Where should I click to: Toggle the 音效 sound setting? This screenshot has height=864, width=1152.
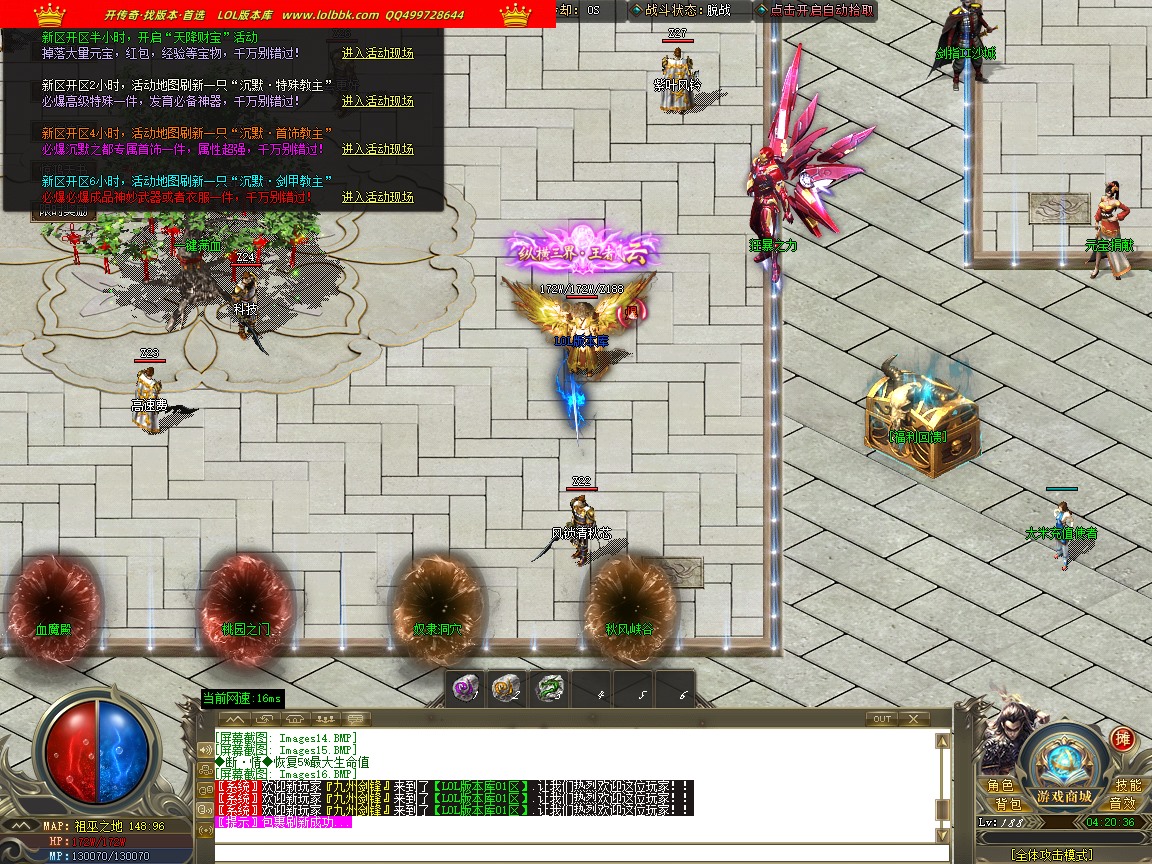coord(1122,804)
